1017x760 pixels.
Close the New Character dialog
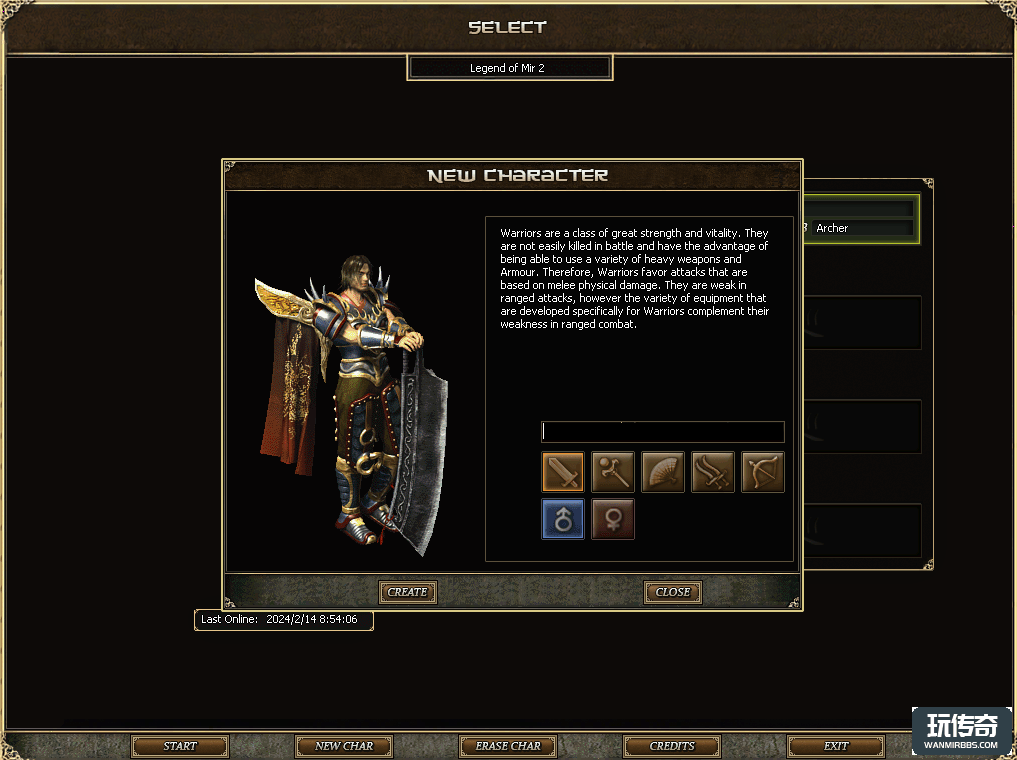[x=672, y=592]
